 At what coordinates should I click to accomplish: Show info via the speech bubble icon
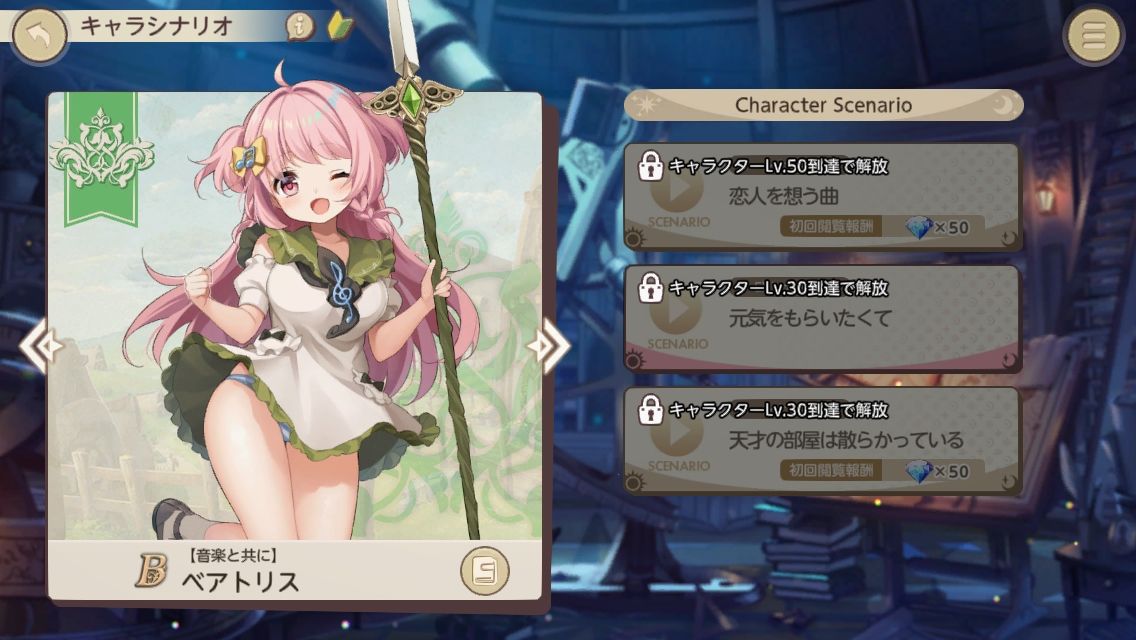point(299,27)
